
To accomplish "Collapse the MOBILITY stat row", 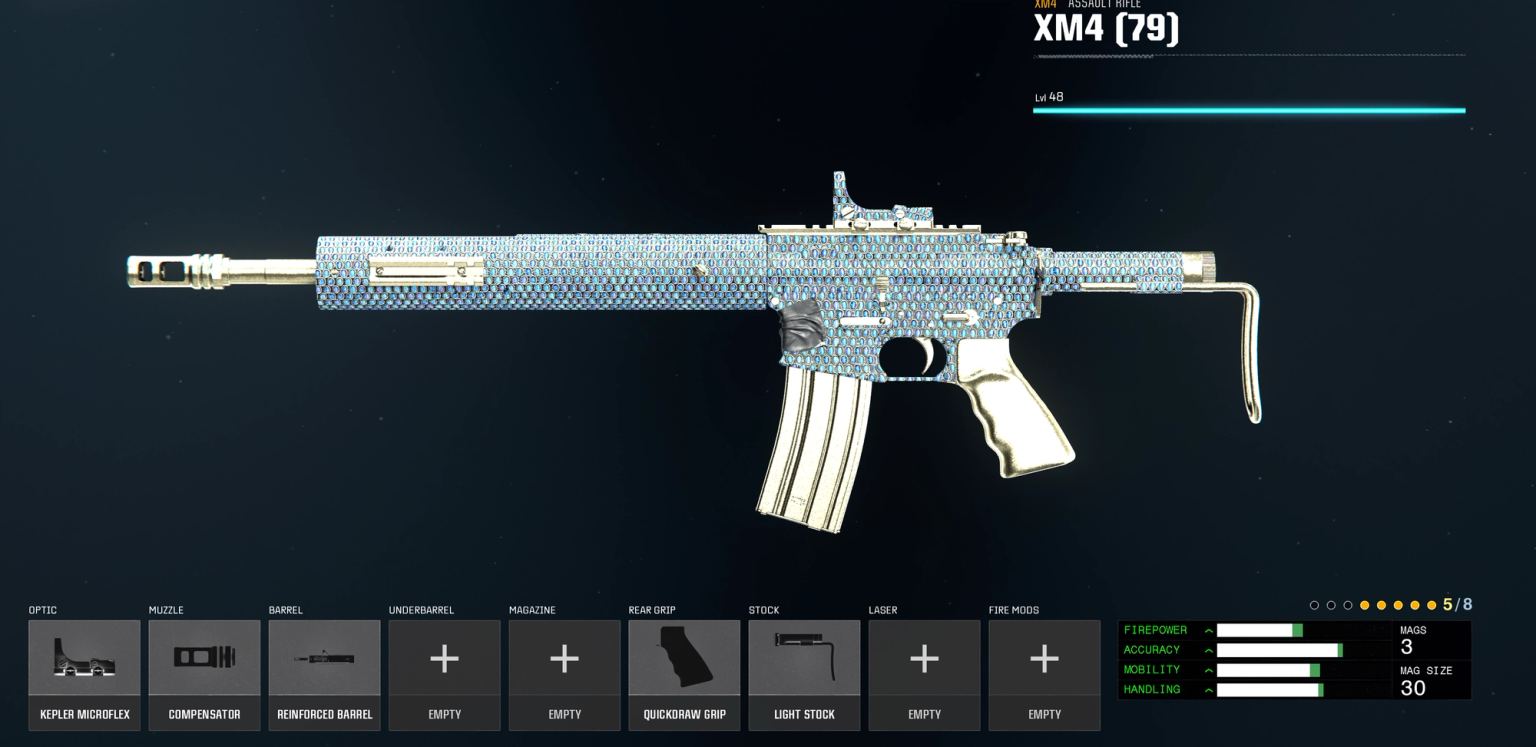I will [x=1208, y=670].
